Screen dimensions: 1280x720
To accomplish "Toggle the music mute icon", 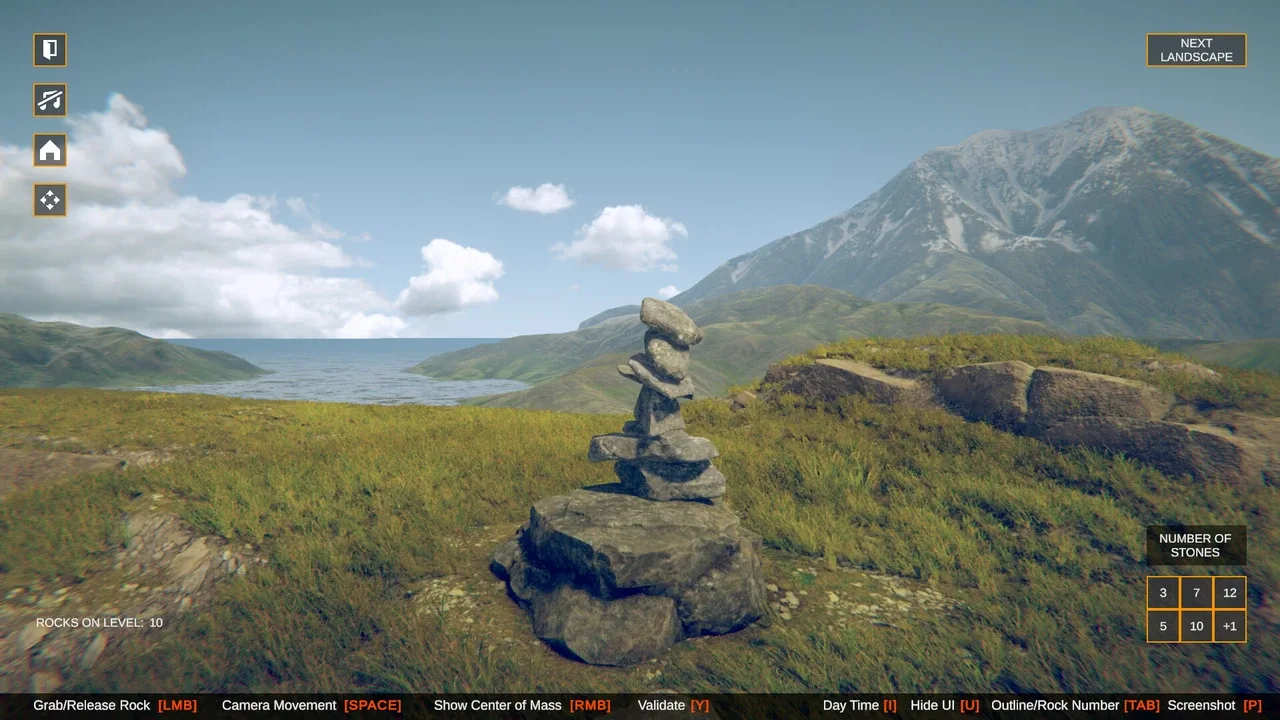I will (50, 100).
